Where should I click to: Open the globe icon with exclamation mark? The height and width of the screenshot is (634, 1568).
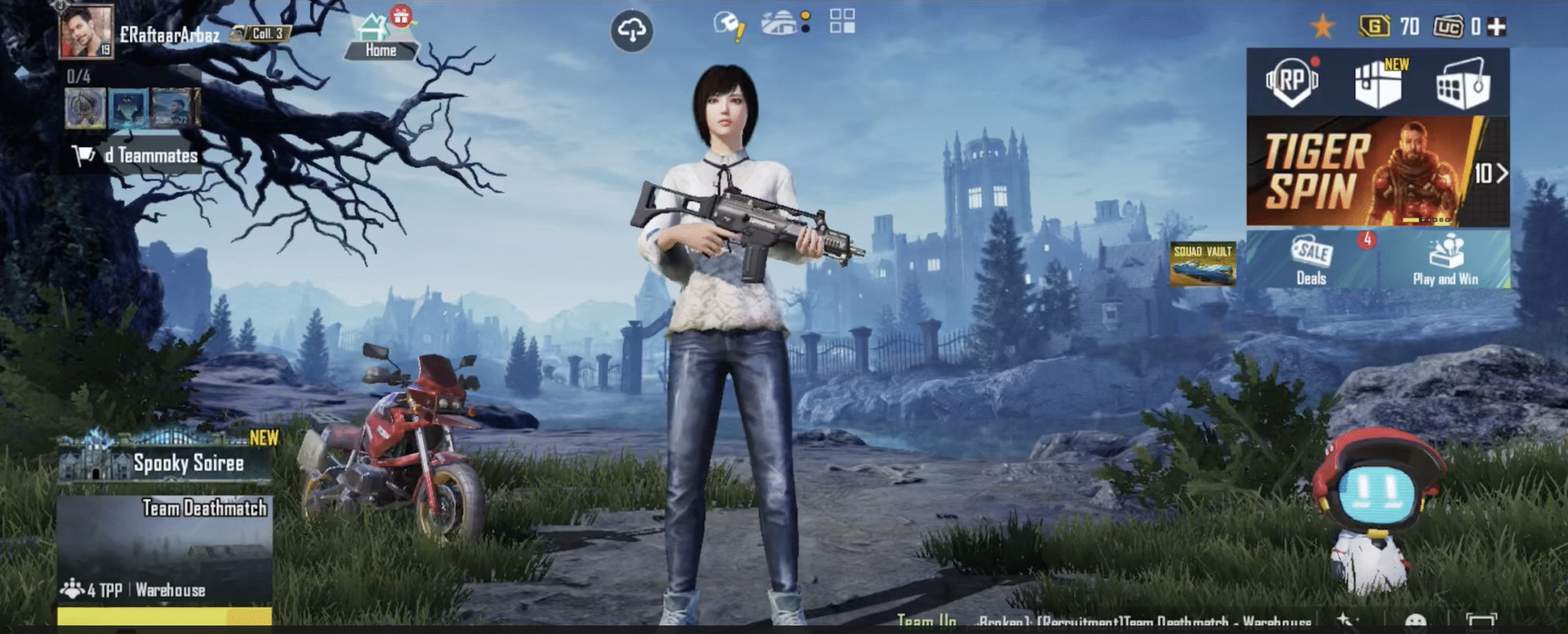(x=728, y=26)
